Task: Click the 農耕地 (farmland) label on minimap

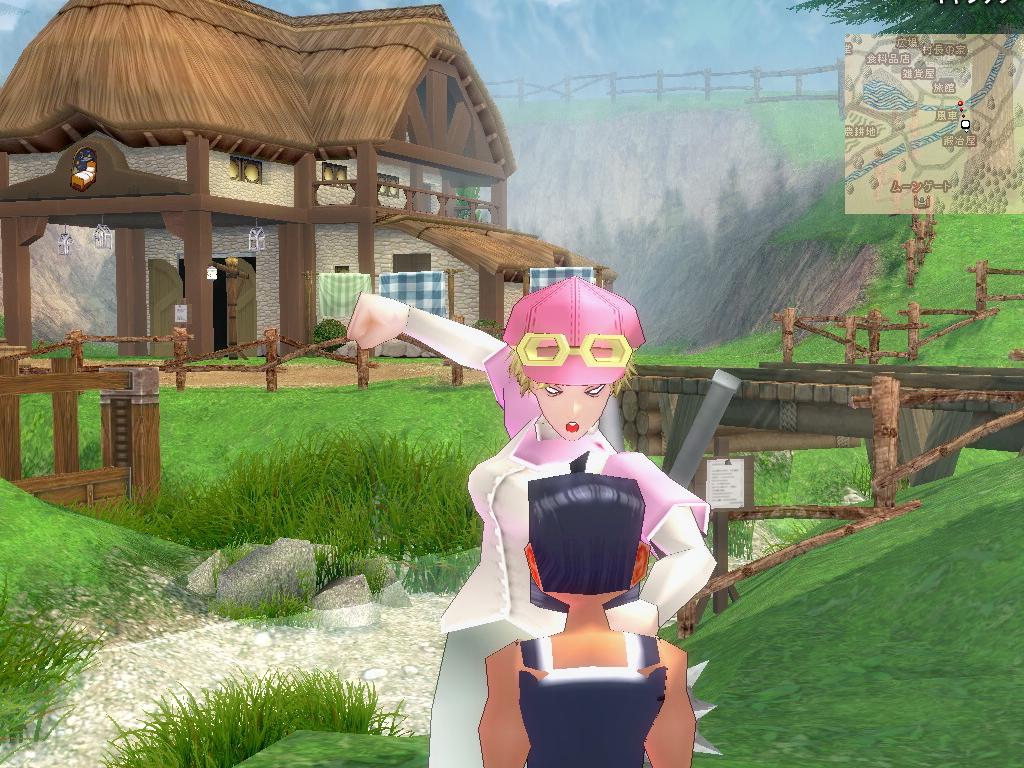Action: 859,131
